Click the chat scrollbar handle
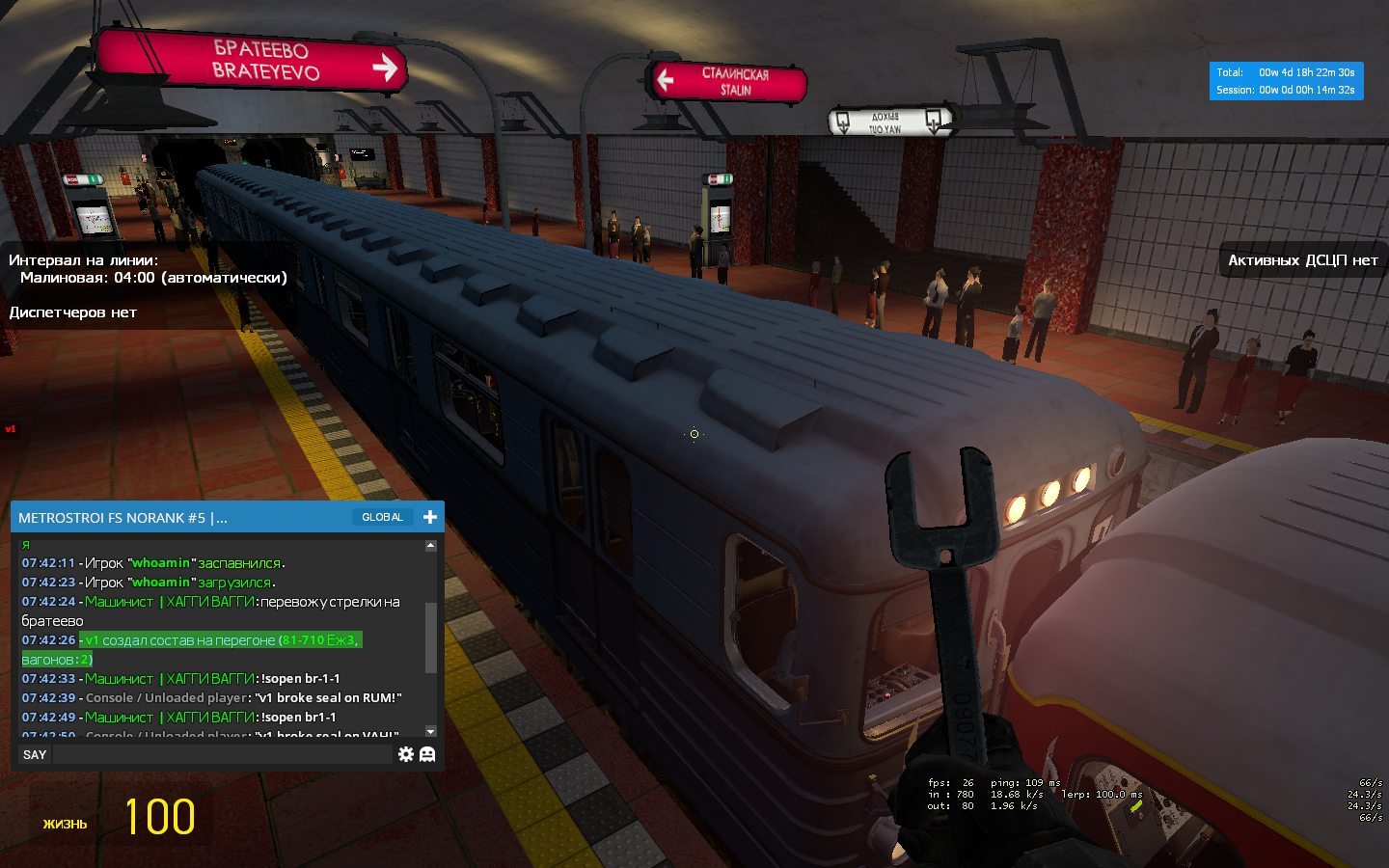 click(x=431, y=637)
